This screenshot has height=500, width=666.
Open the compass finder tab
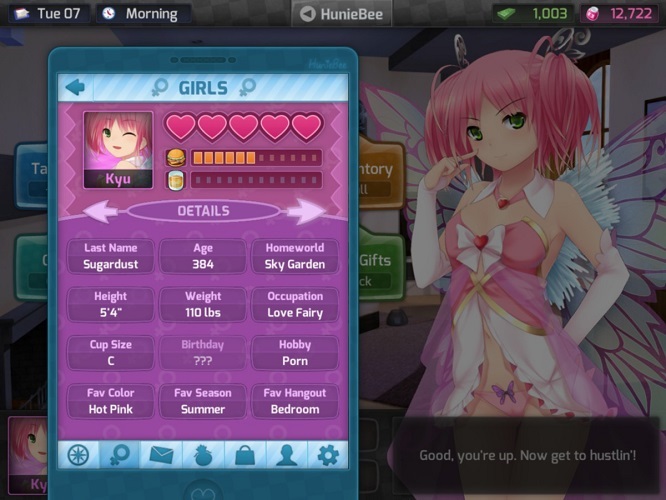[78, 455]
